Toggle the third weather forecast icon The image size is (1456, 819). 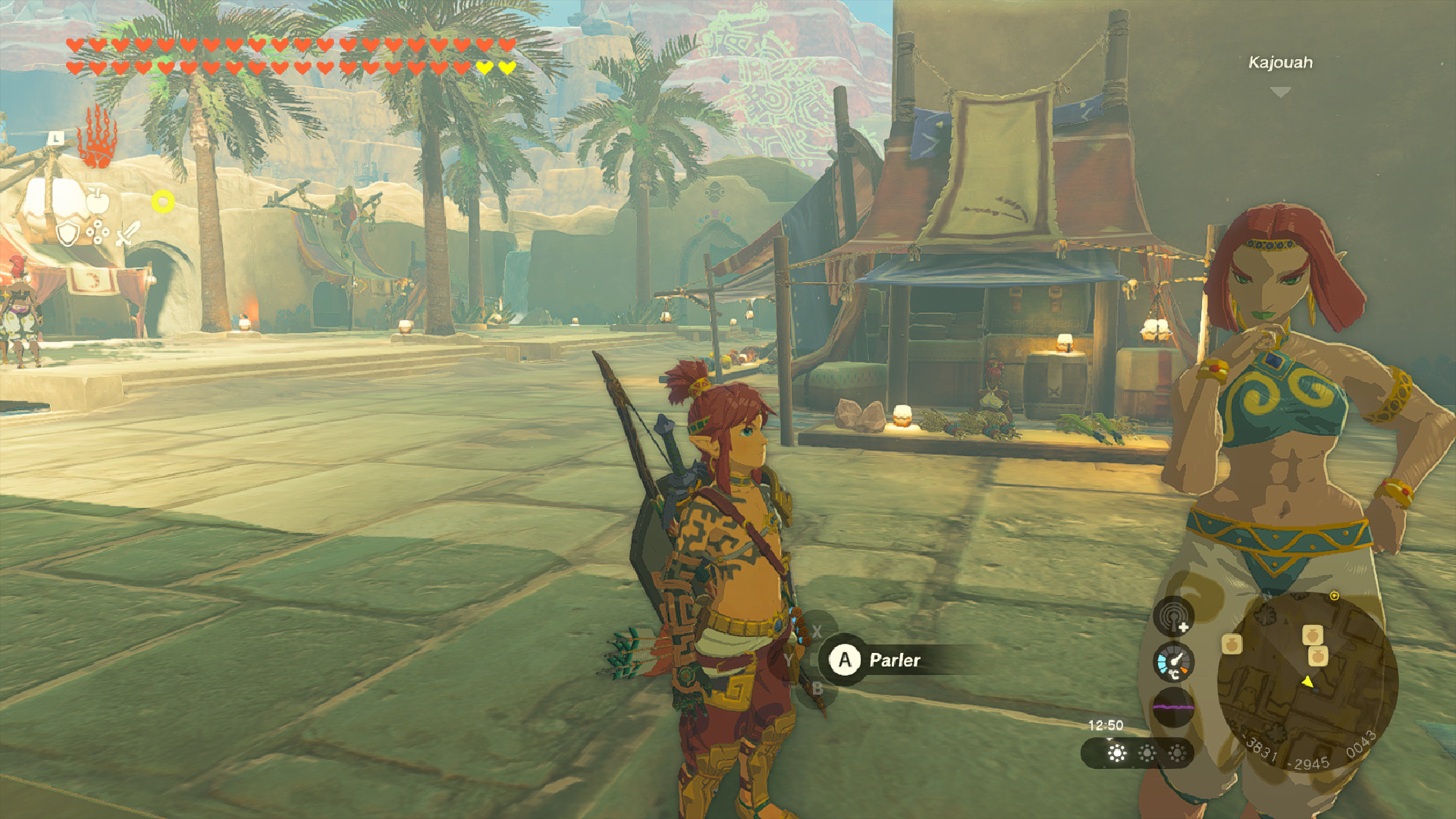click(x=1176, y=754)
